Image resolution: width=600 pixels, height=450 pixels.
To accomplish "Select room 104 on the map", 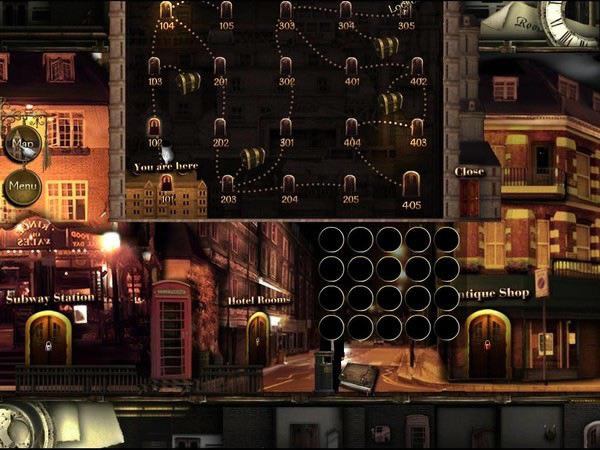I will click(x=166, y=11).
